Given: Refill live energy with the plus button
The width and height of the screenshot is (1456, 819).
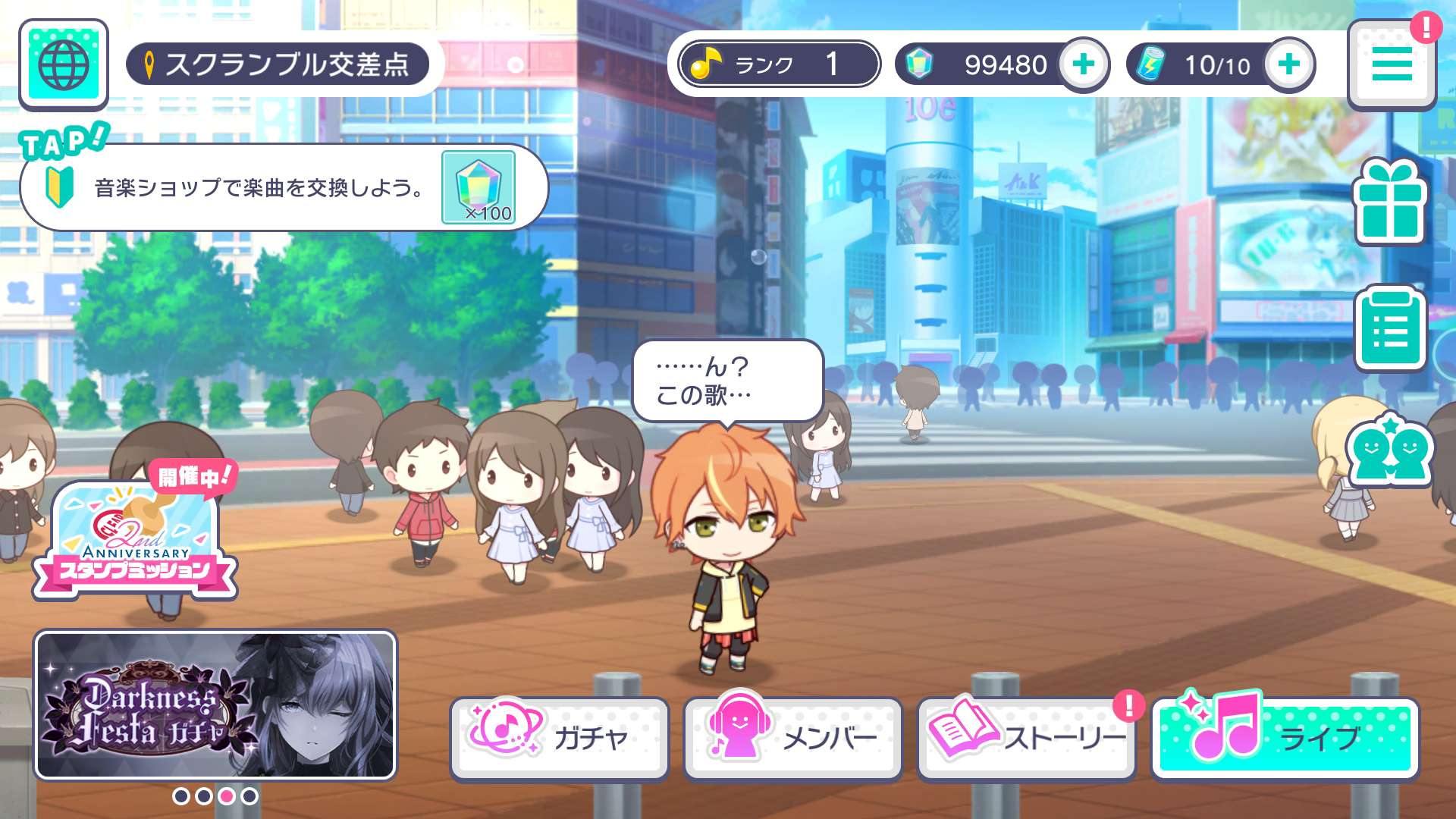Looking at the screenshot, I should click(x=1288, y=64).
